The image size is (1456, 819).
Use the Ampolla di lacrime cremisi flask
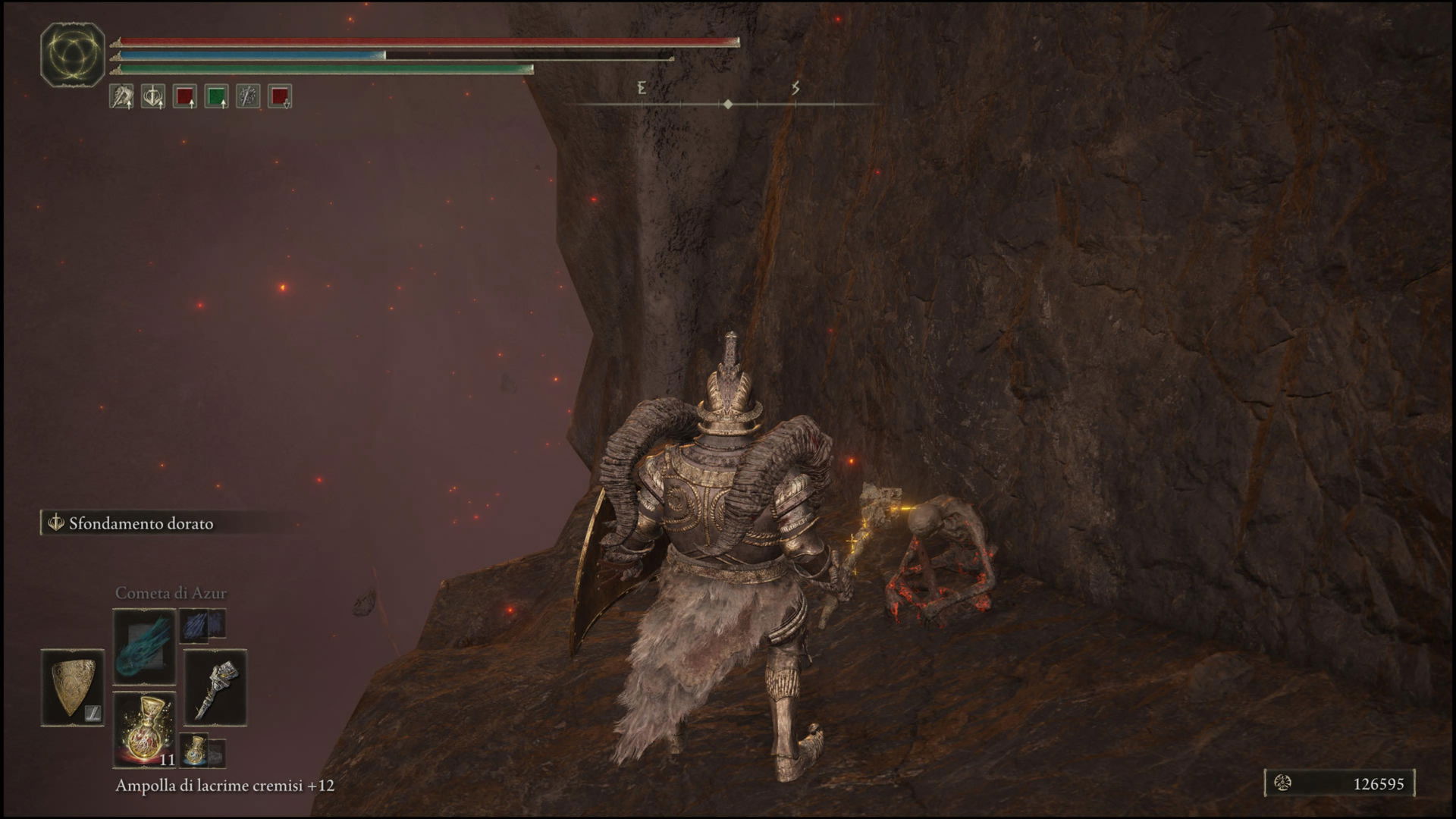(x=144, y=729)
